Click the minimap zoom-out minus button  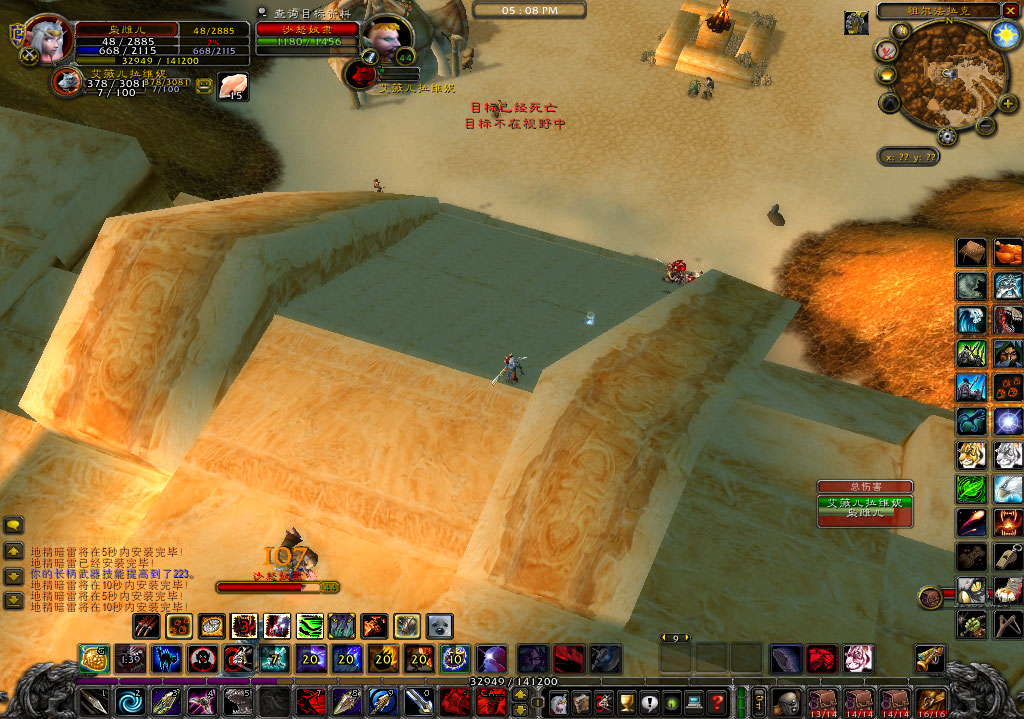point(984,127)
